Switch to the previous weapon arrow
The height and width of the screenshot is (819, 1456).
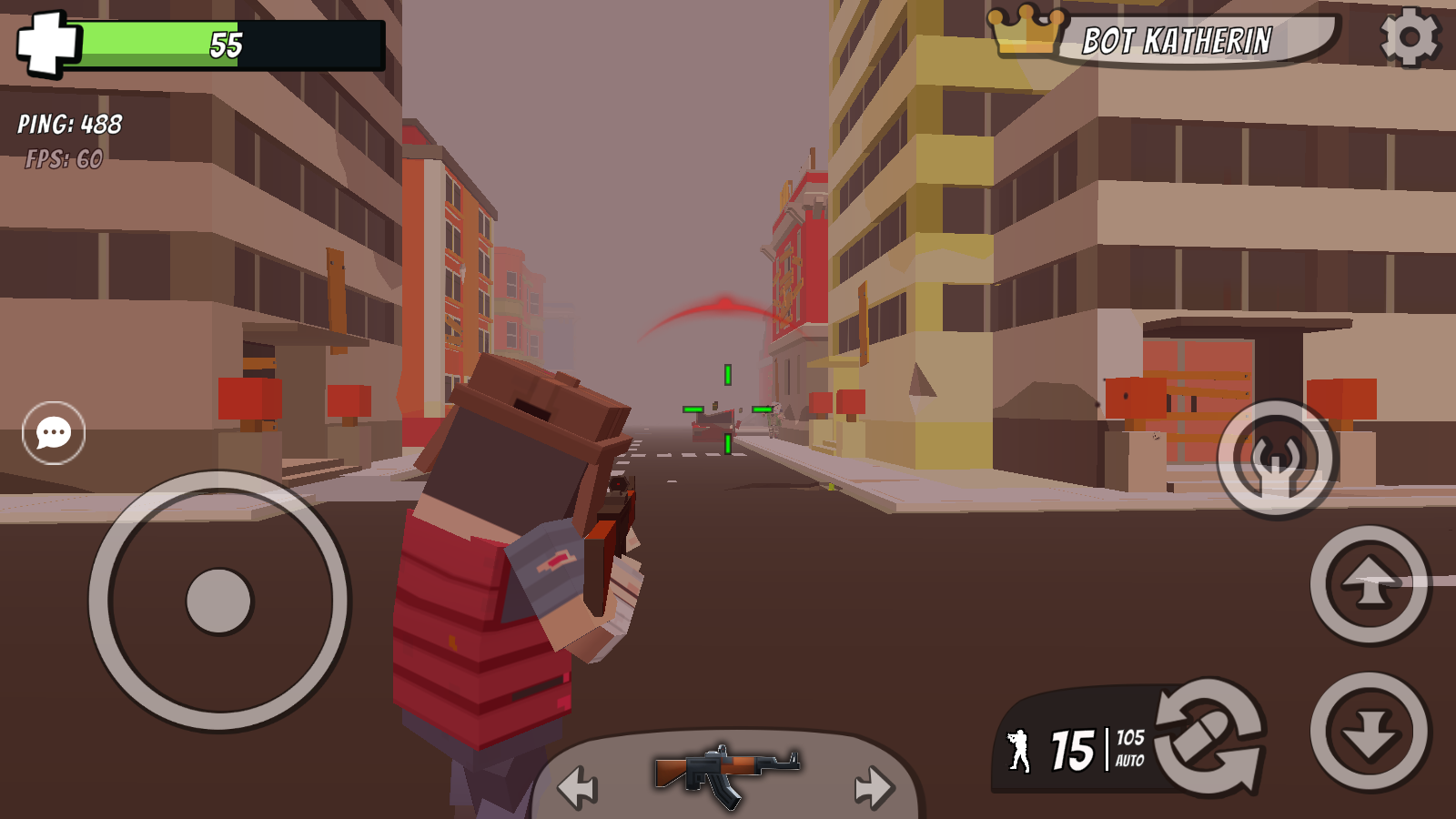click(x=578, y=786)
